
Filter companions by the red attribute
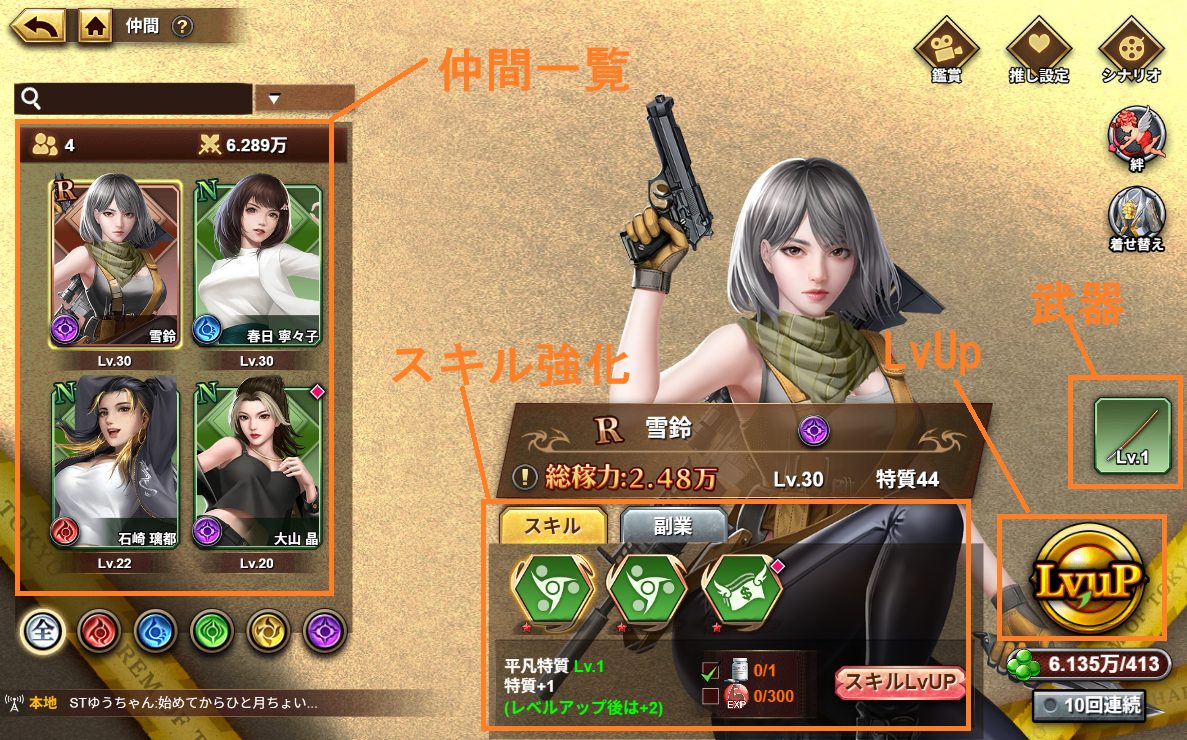(x=101, y=630)
